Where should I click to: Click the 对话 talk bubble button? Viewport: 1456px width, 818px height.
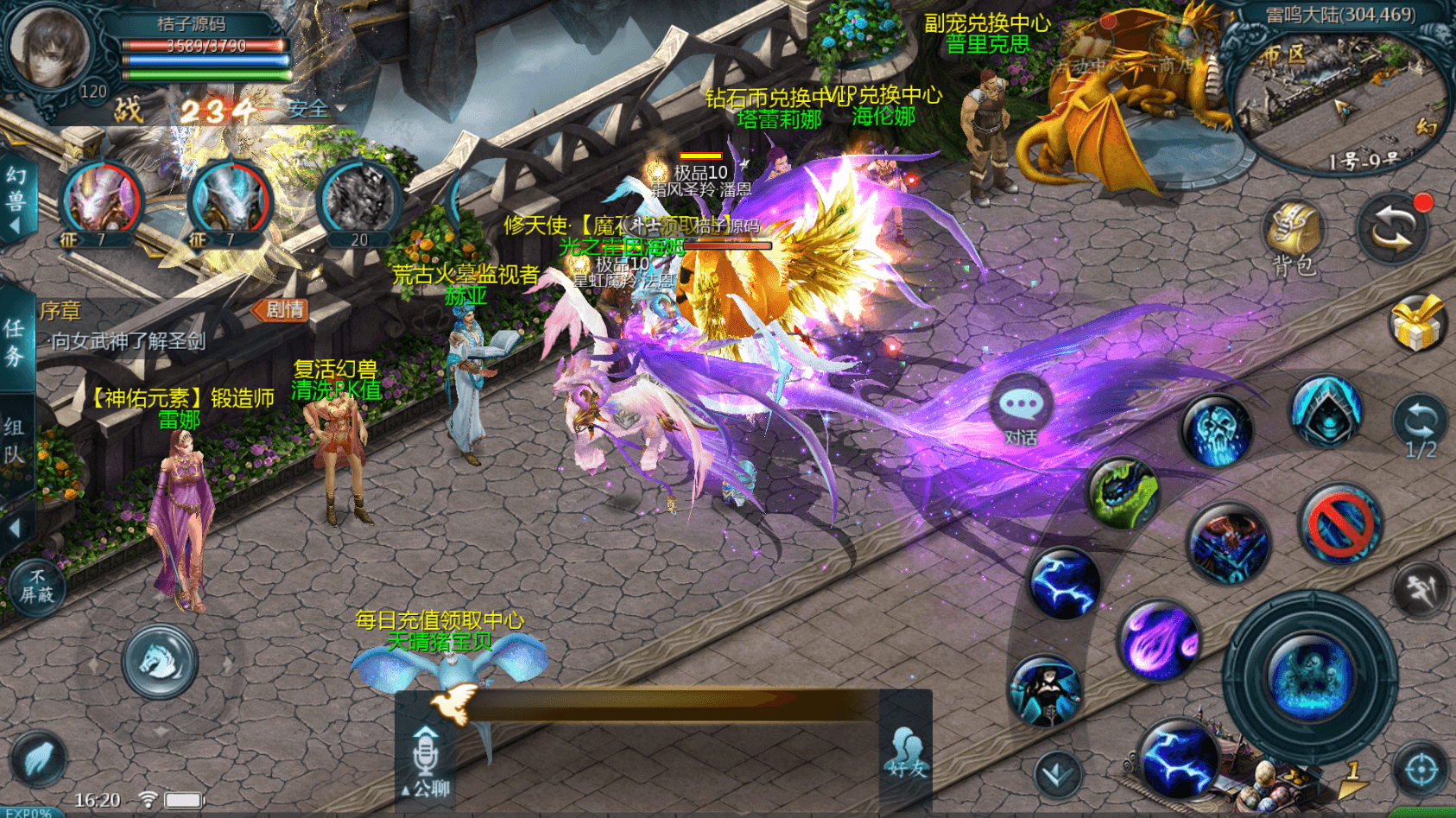click(1021, 410)
